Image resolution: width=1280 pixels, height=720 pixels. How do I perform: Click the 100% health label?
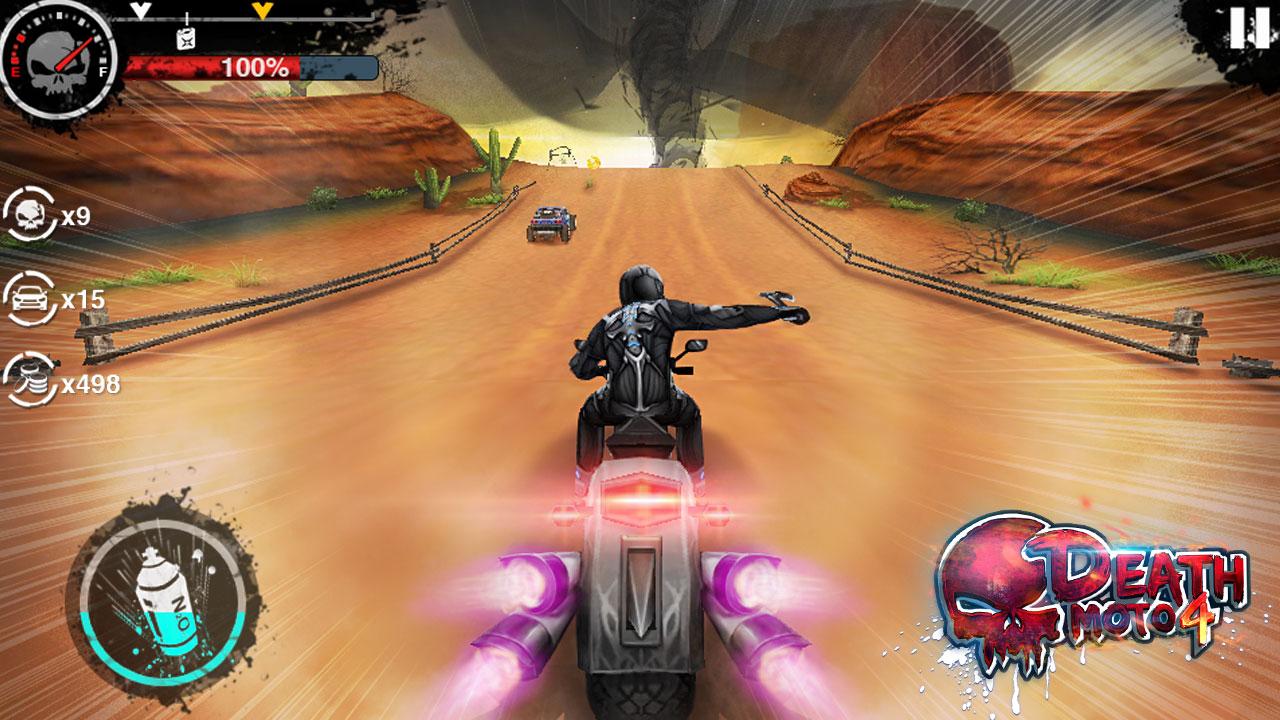pos(254,67)
